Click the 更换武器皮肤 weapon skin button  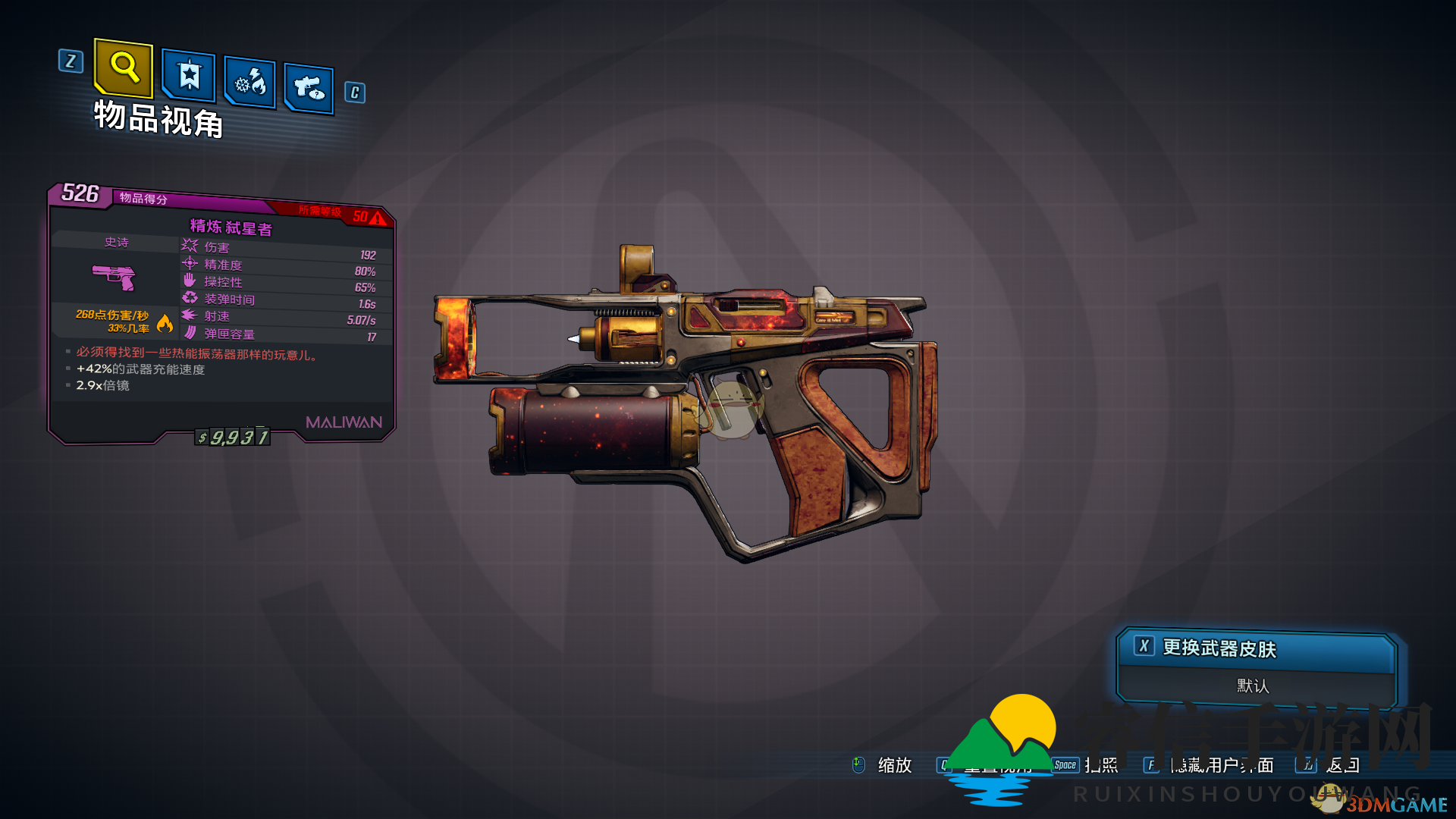(1255, 649)
